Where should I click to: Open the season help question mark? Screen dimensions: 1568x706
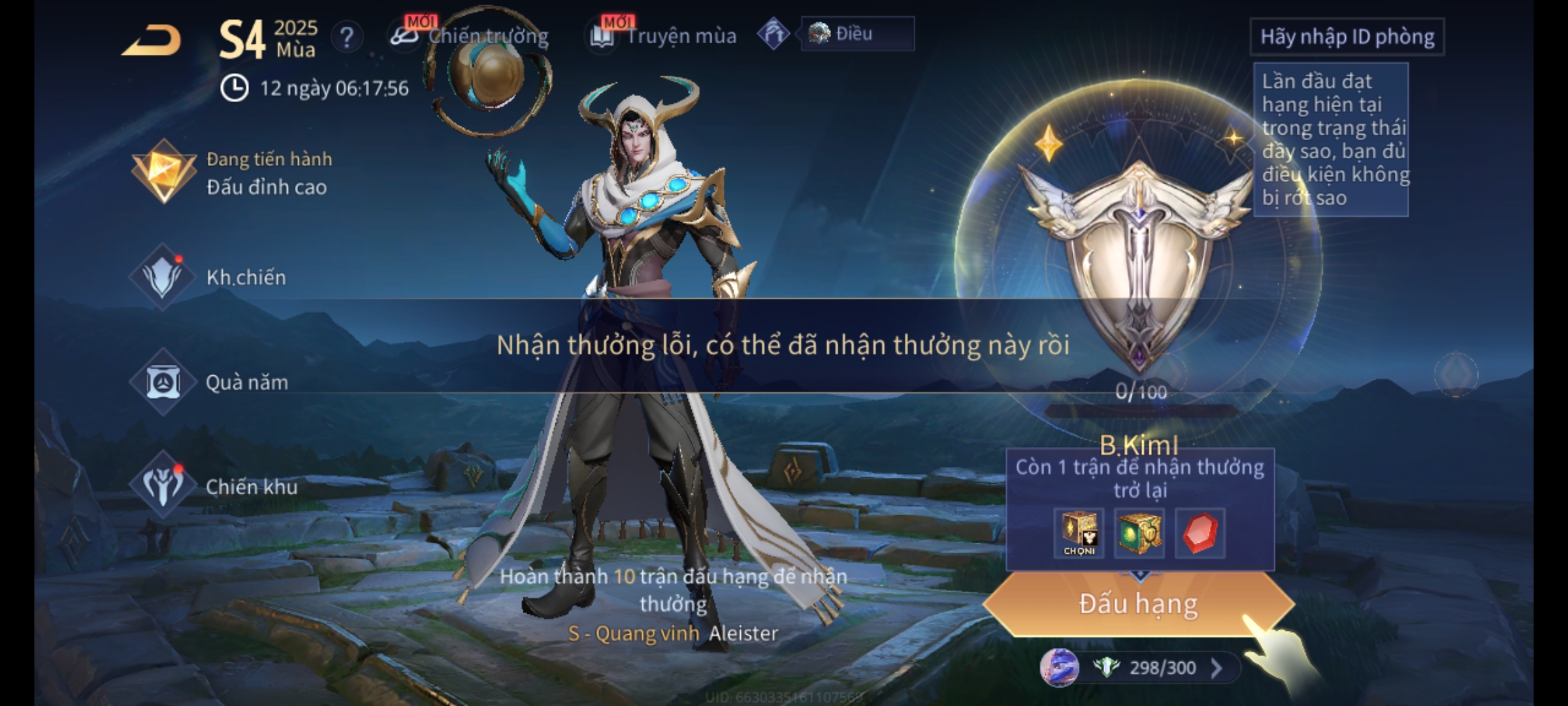347,37
